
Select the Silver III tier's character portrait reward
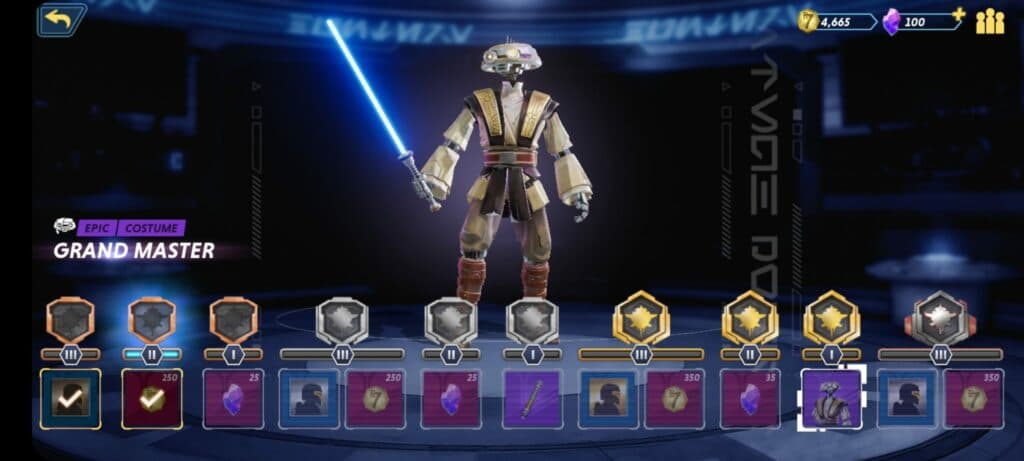click(x=308, y=399)
